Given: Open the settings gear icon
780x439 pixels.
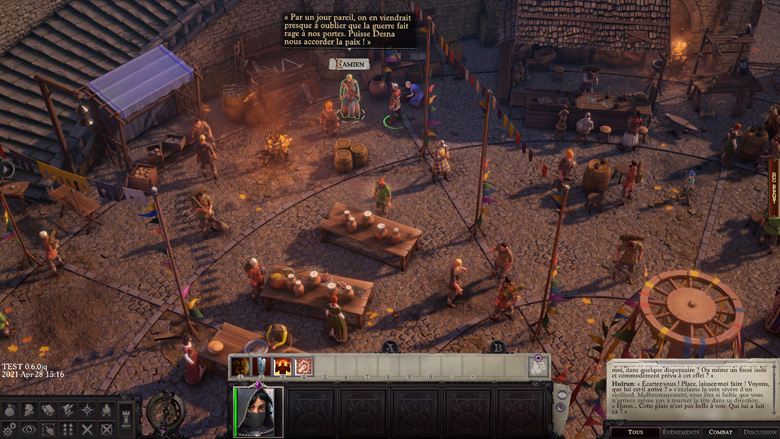Looking at the screenshot, I should click(10, 429).
